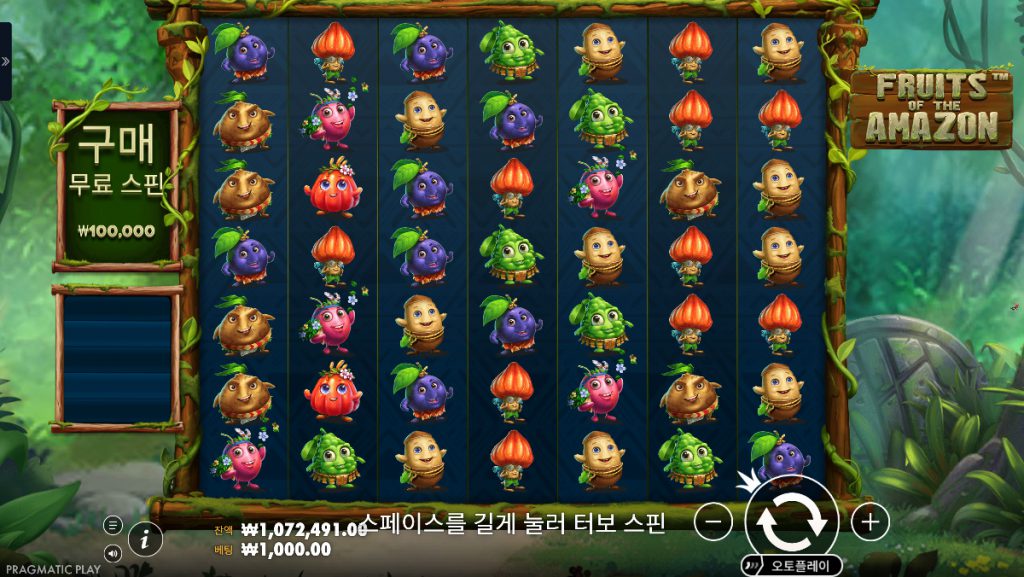The height and width of the screenshot is (577, 1024).
Task: Open the game info (i) page
Action: point(146,539)
